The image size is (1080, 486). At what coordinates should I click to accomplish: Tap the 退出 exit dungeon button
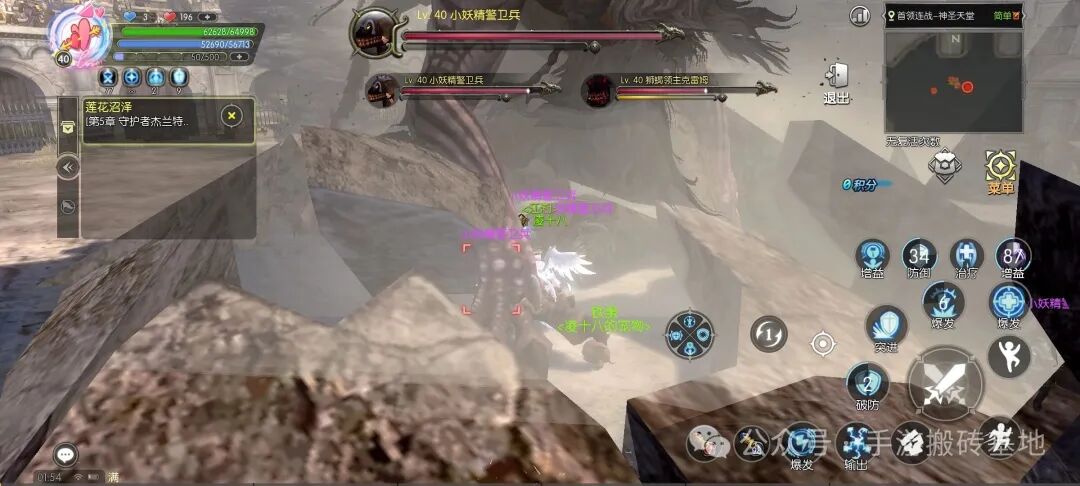(837, 80)
